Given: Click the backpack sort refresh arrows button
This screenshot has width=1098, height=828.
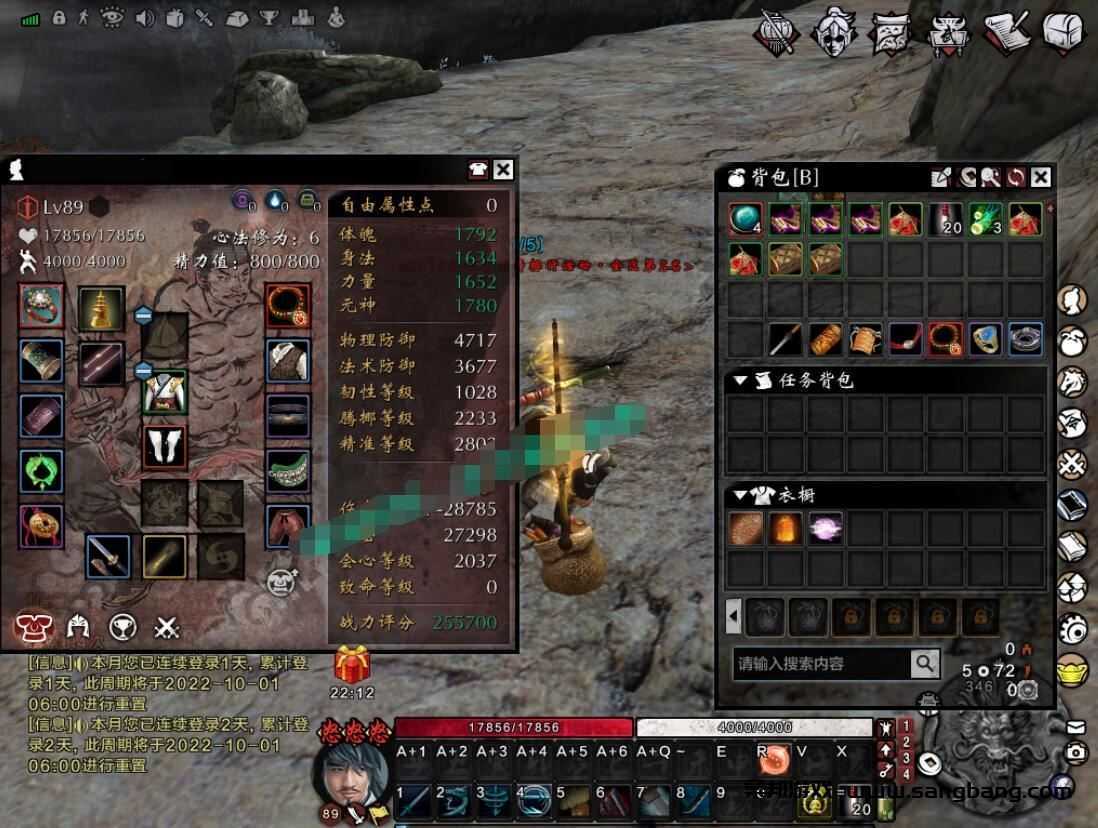Looking at the screenshot, I should [x=1016, y=177].
